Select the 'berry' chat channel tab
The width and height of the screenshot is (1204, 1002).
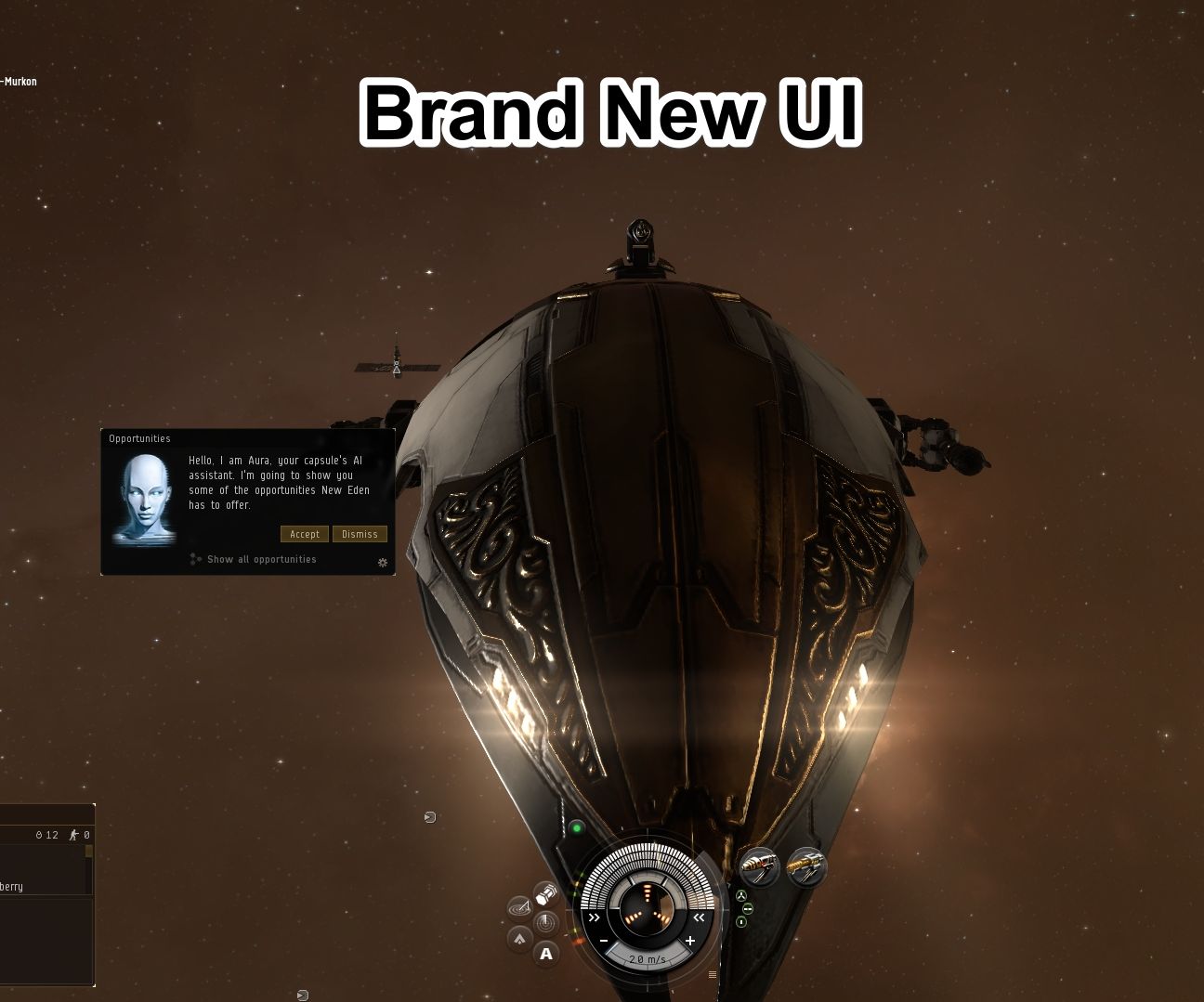(13, 886)
